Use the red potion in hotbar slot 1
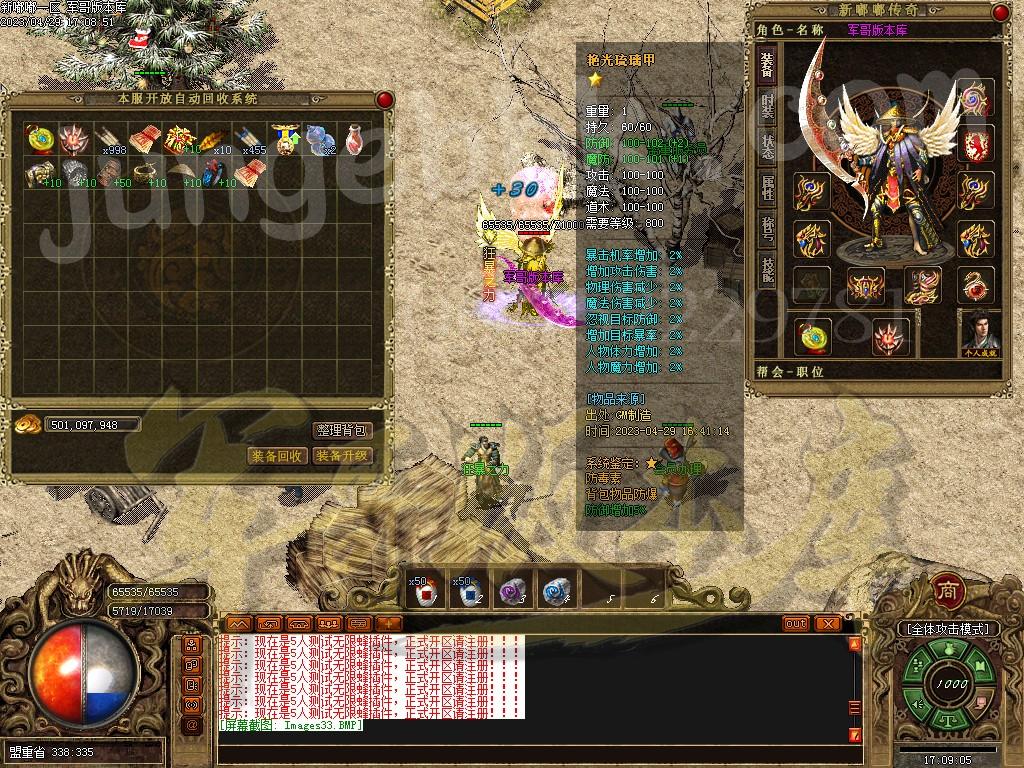The width and height of the screenshot is (1024, 768). click(425, 592)
